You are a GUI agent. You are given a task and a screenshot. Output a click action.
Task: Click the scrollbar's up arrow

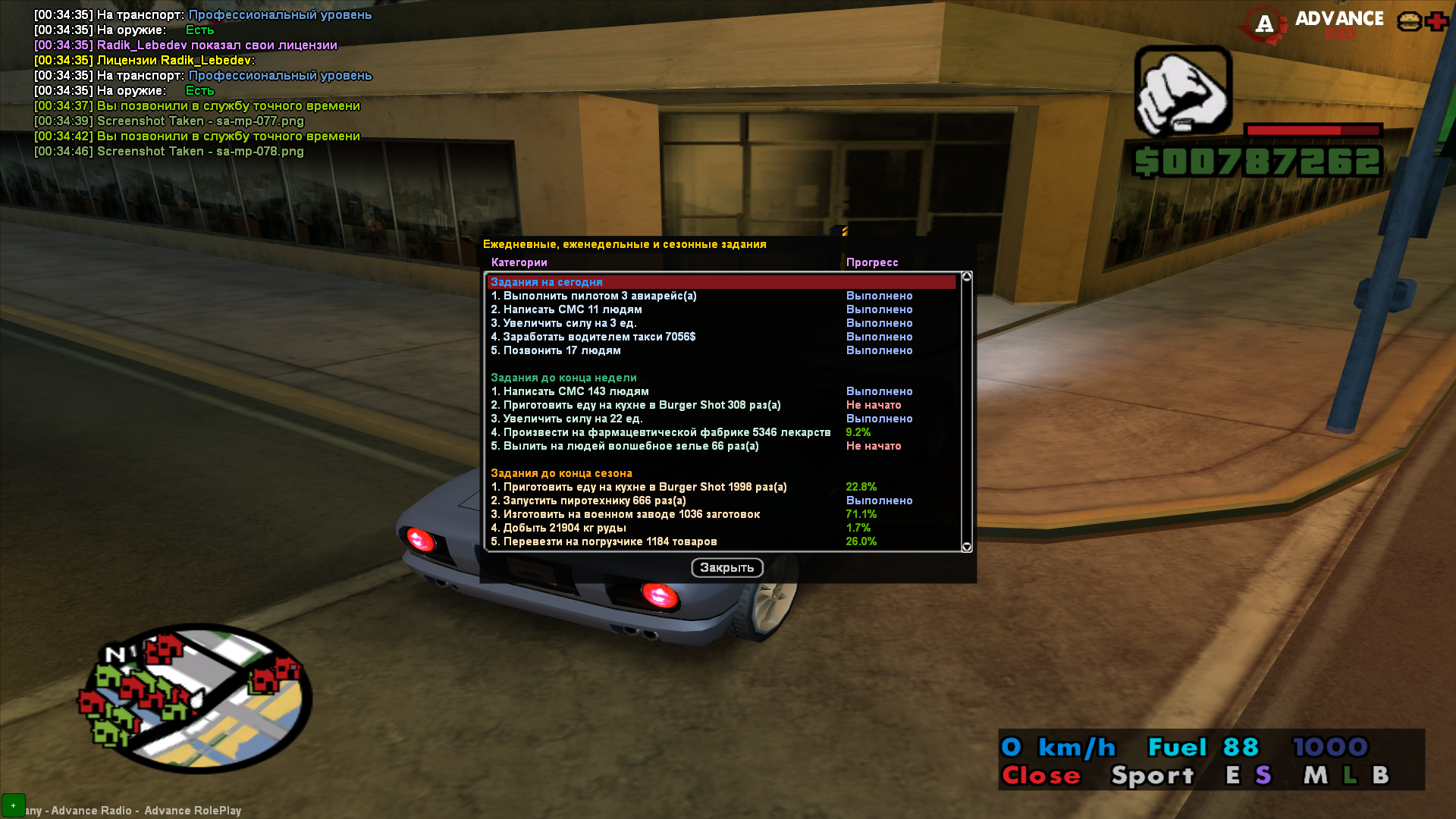click(x=966, y=277)
